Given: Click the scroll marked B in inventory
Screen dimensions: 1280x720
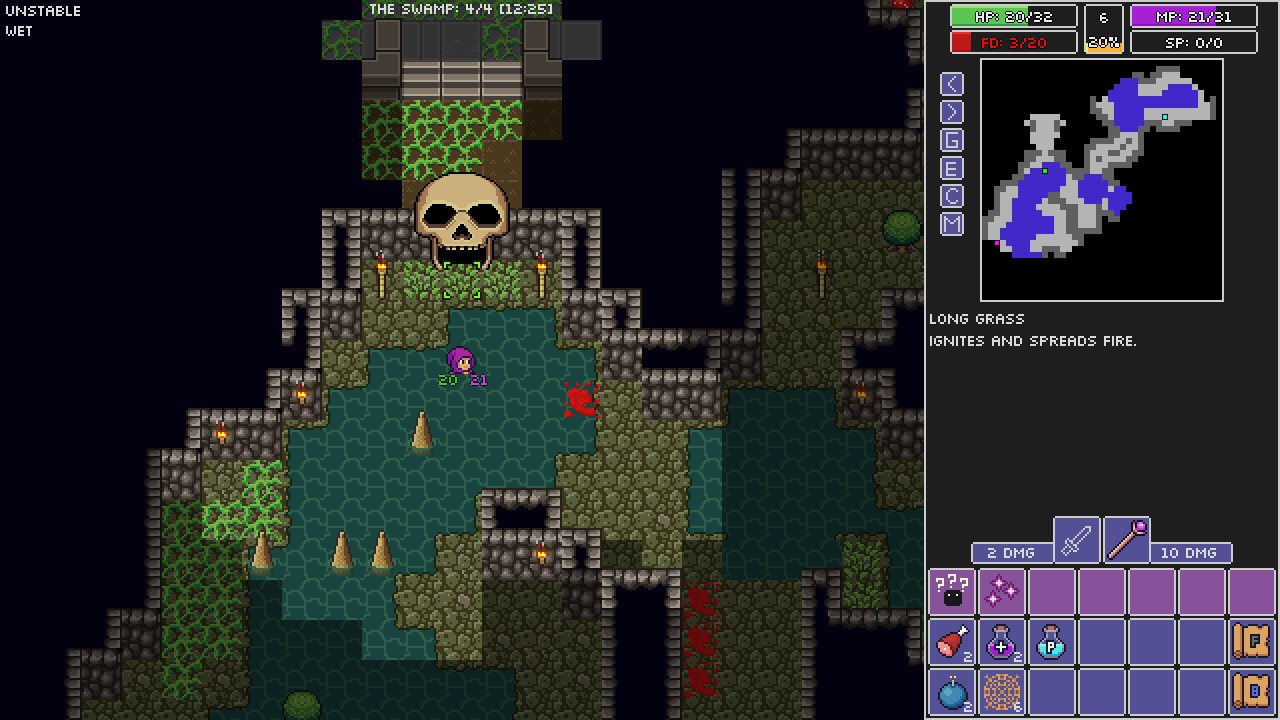Looking at the screenshot, I should (x=1253, y=692).
